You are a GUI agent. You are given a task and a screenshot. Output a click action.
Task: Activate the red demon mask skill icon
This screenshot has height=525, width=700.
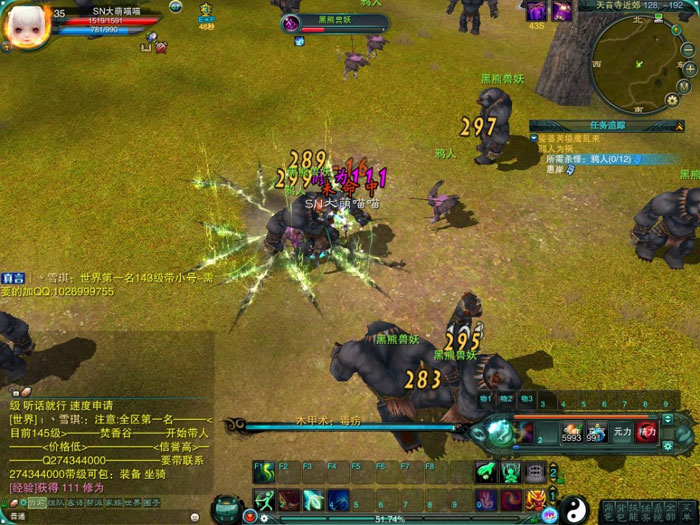coord(535,498)
